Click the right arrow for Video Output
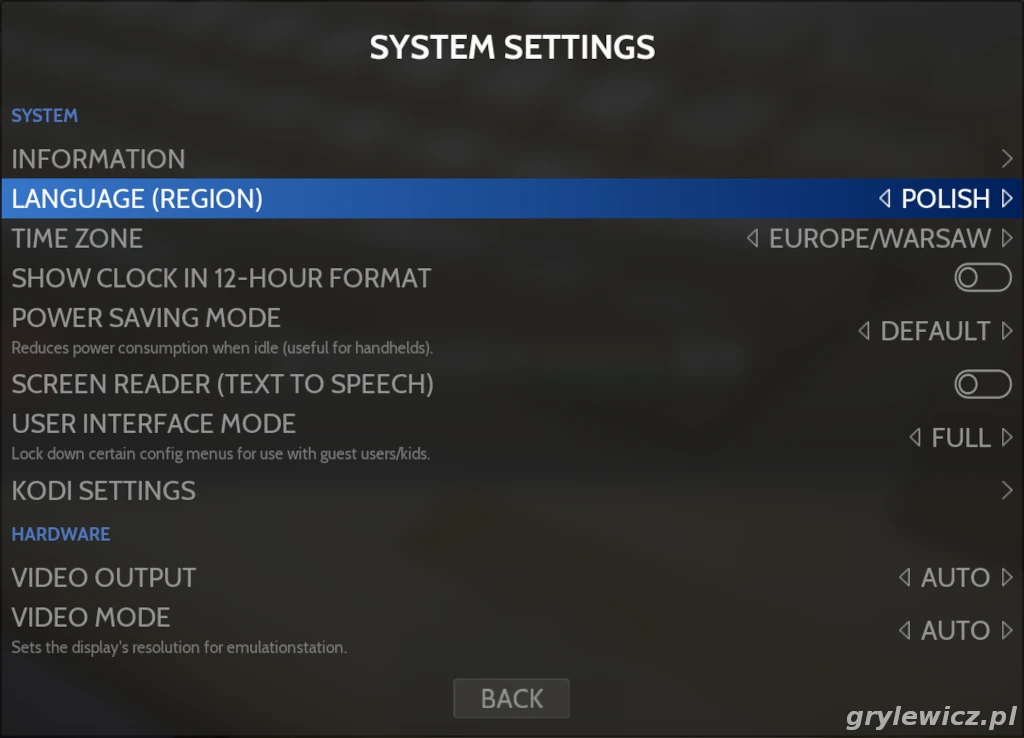Image resolution: width=1024 pixels, height=738 pixels. pos(1007,578)
